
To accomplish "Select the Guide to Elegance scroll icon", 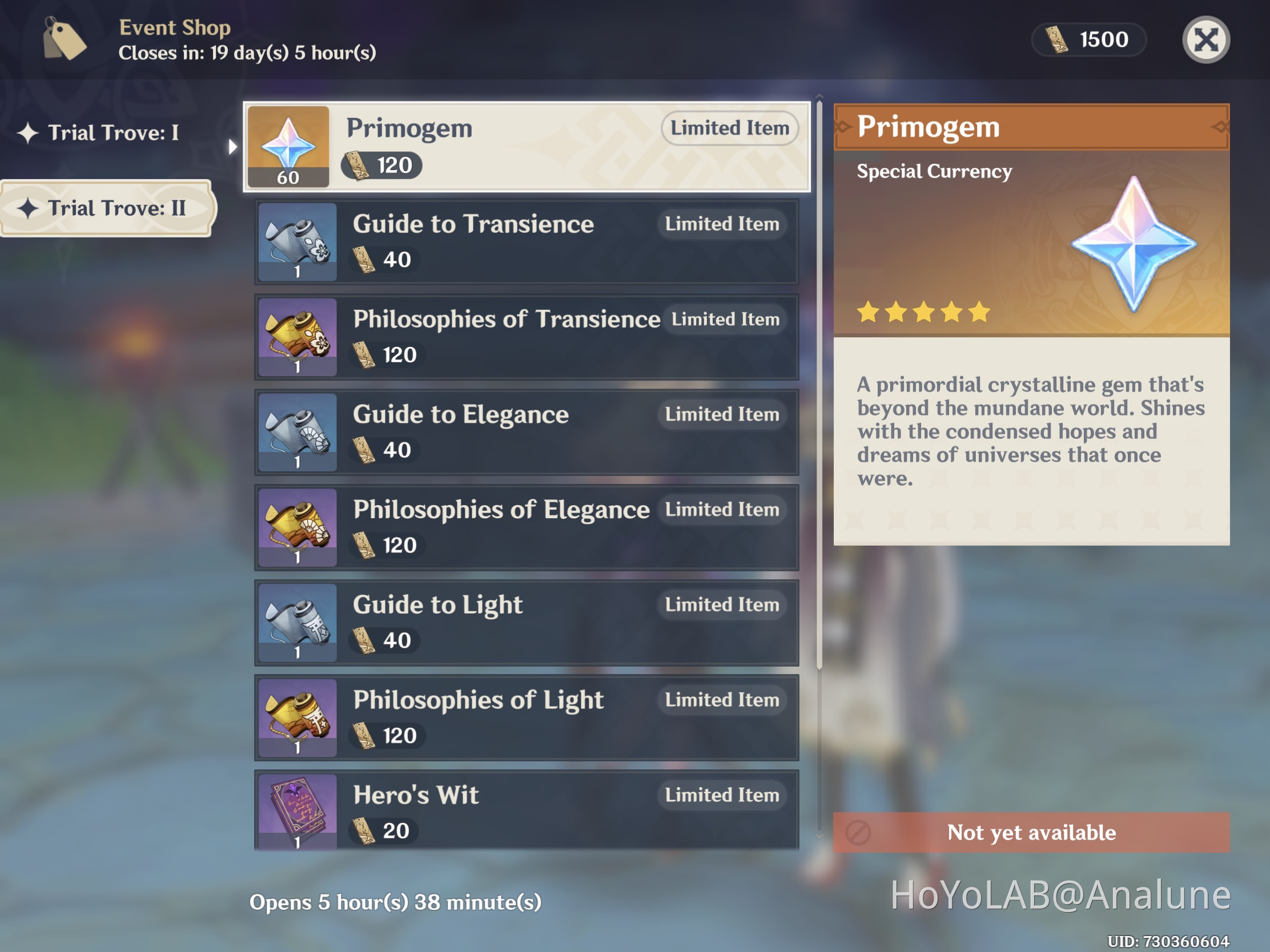I will tap(298, 432).
